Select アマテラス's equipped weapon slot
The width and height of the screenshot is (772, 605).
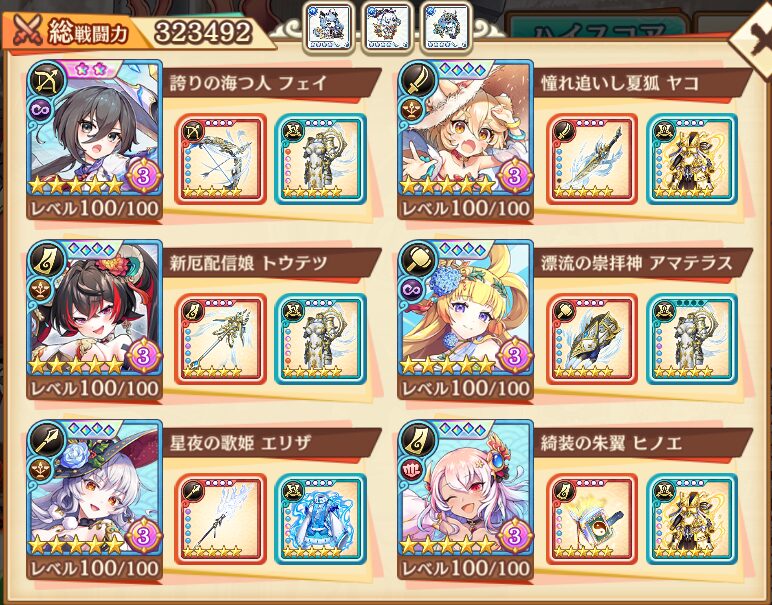(x=592, y=338)
